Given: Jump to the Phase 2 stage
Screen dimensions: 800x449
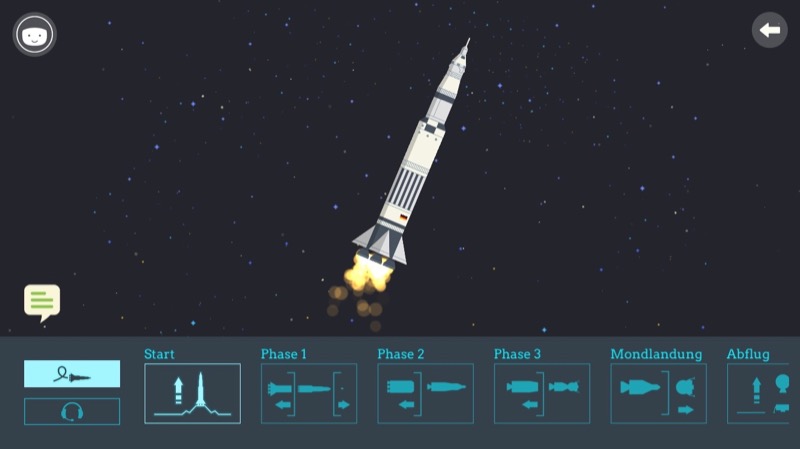Looking at the screenshot, I should (425, 393).
